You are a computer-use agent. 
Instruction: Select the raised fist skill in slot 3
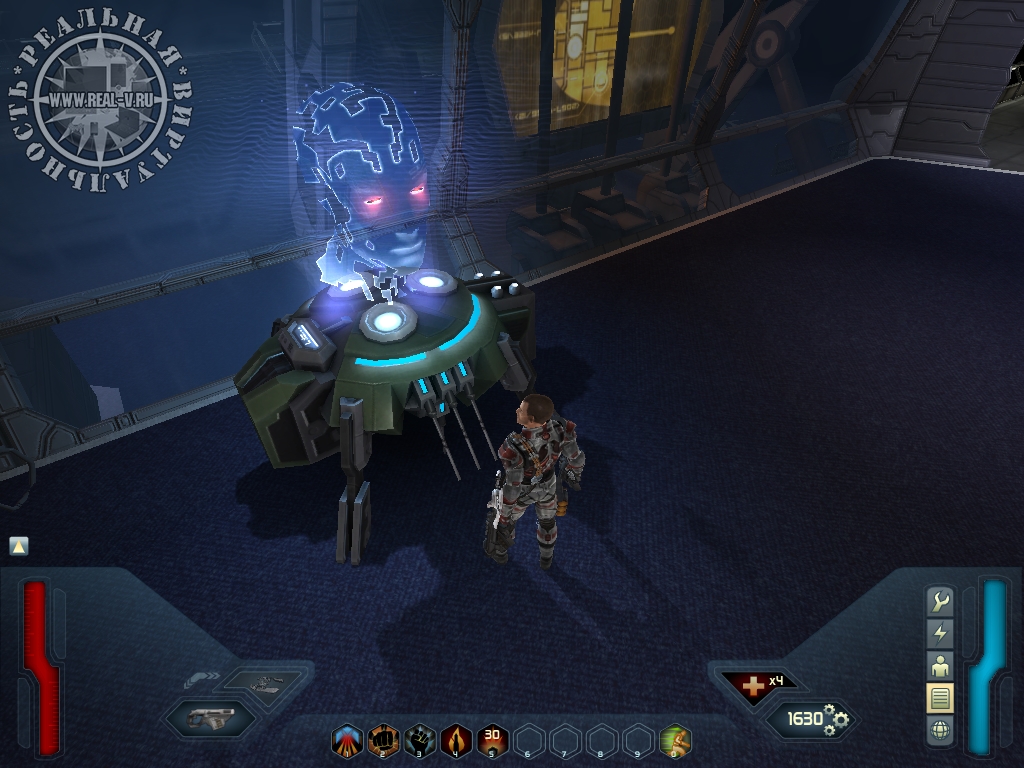click(420, 741)
